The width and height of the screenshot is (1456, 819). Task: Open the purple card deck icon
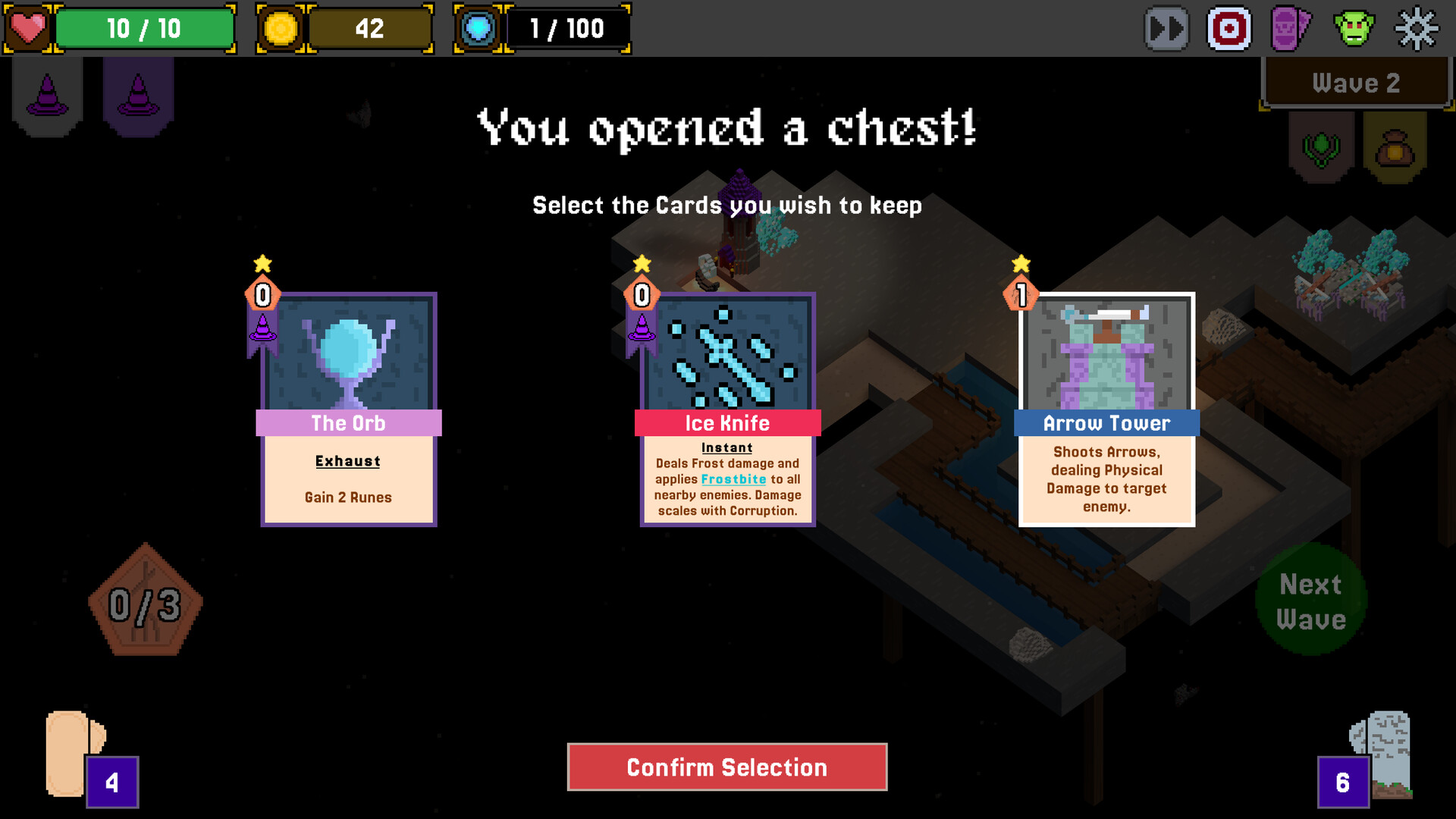[x=1290, y=29]
